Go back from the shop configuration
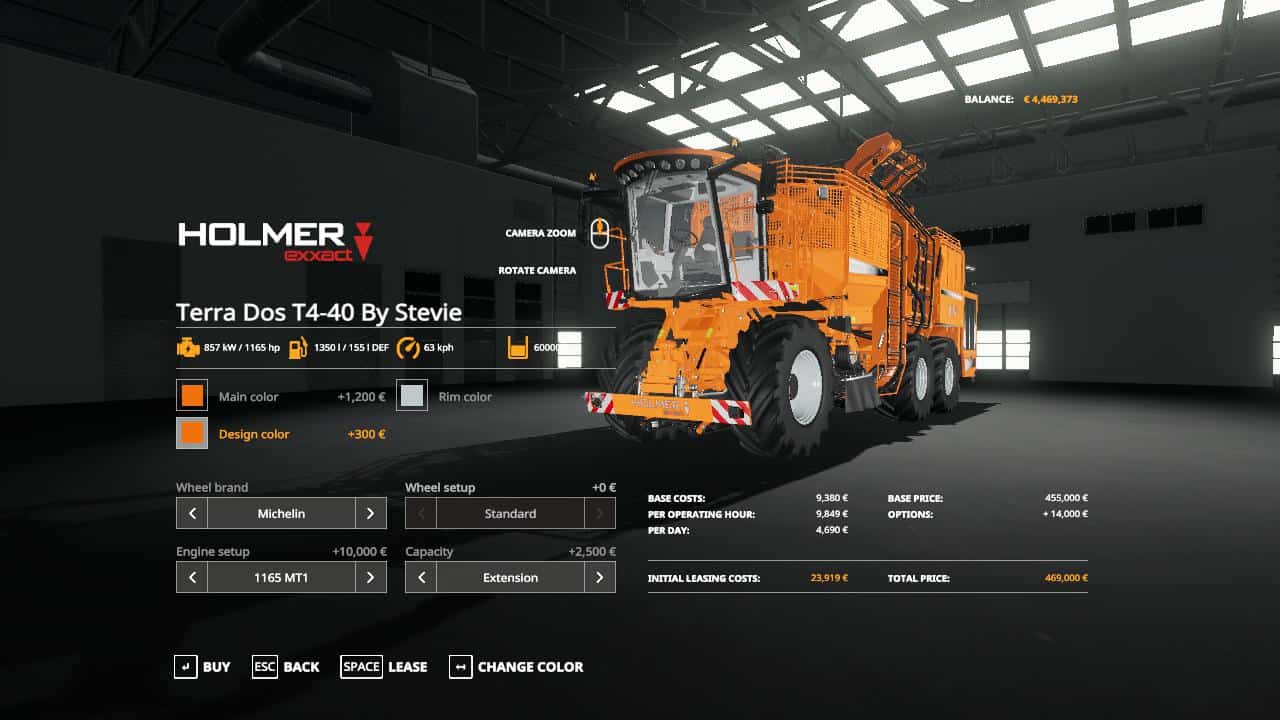The image size is (1280, 720). click(x=286, y=667)
